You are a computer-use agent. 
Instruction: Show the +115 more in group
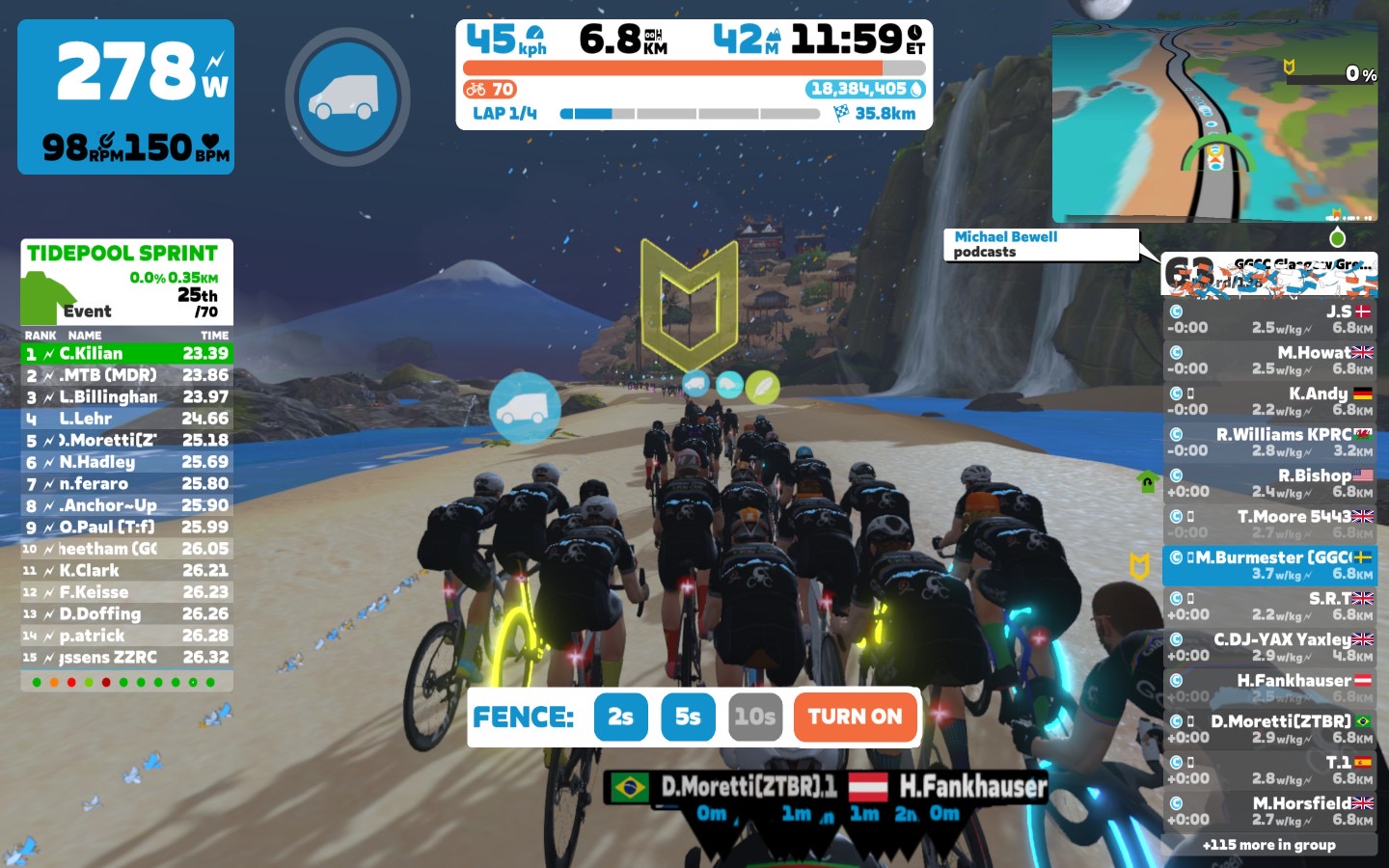tap(1269, 845)
